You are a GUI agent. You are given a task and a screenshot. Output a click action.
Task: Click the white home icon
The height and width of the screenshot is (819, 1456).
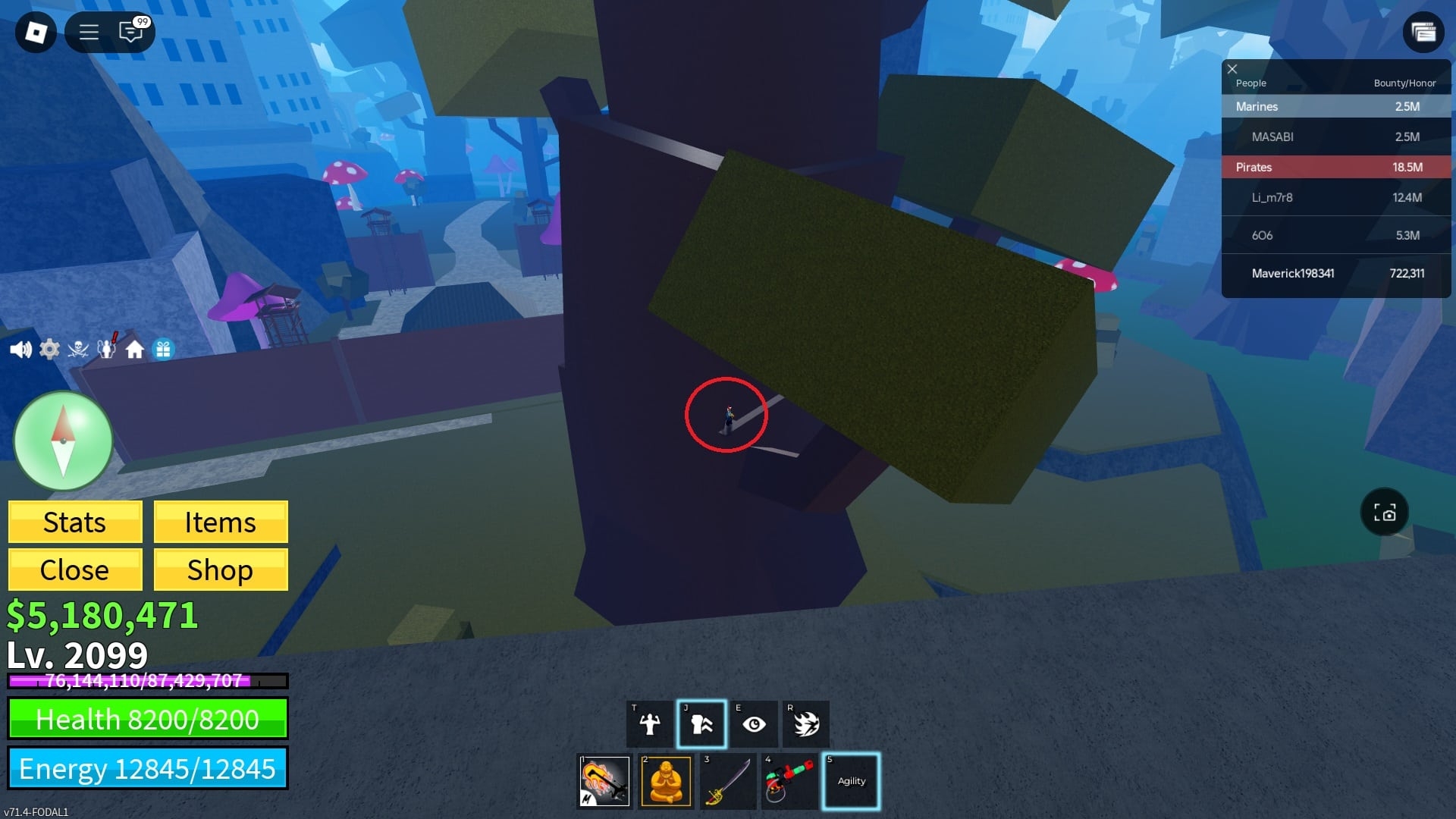[135, 350]
